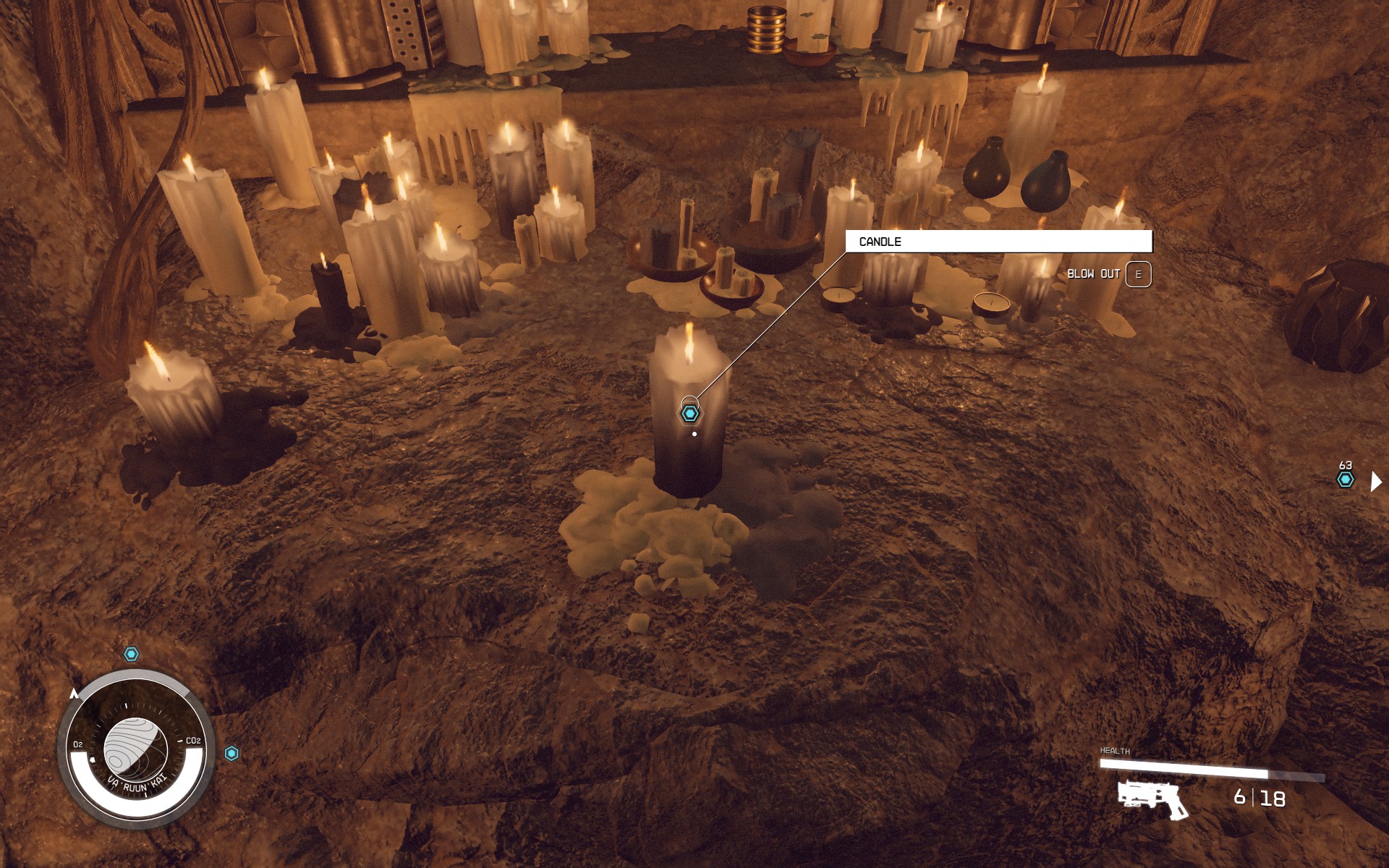Click the equipped pistol weapon icon

tap(1153, 799)
